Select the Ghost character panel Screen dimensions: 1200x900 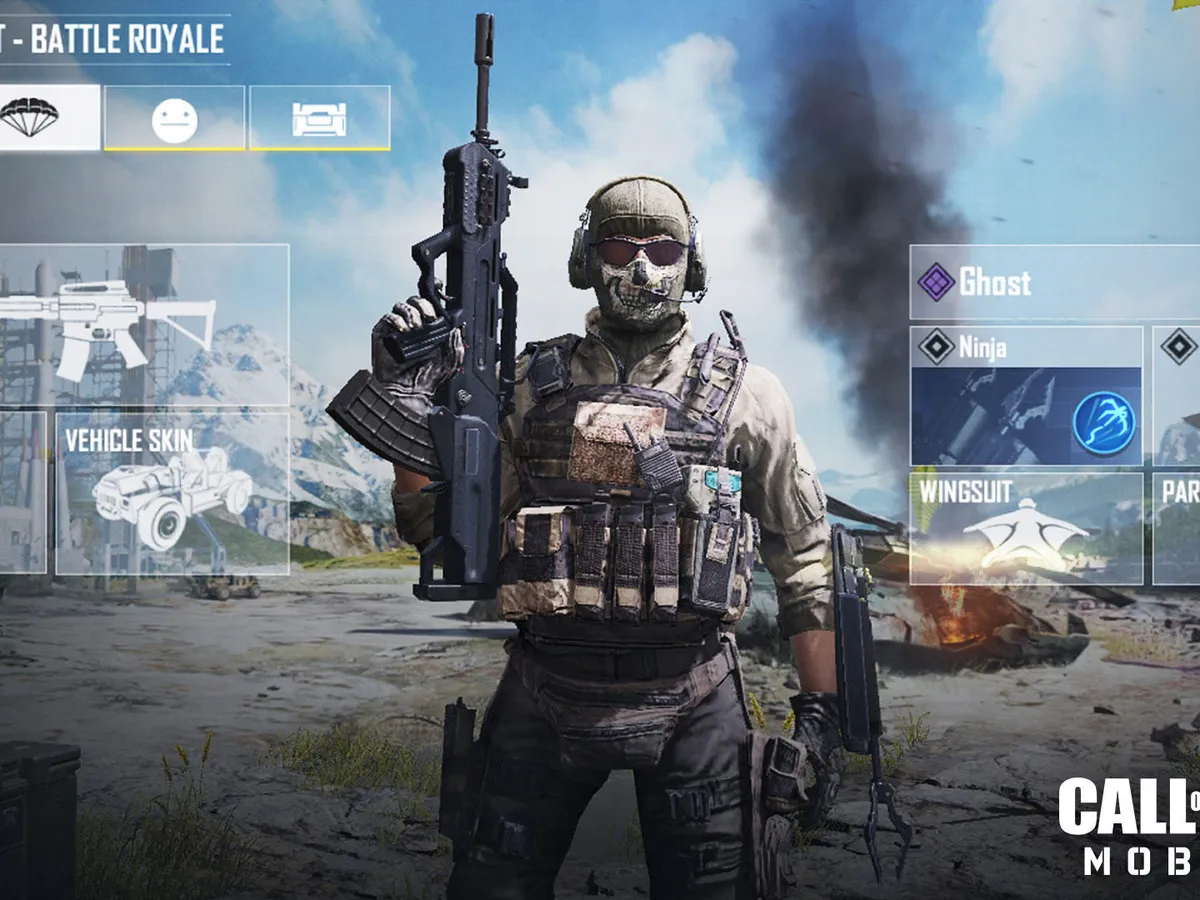tap(1054, 283)
